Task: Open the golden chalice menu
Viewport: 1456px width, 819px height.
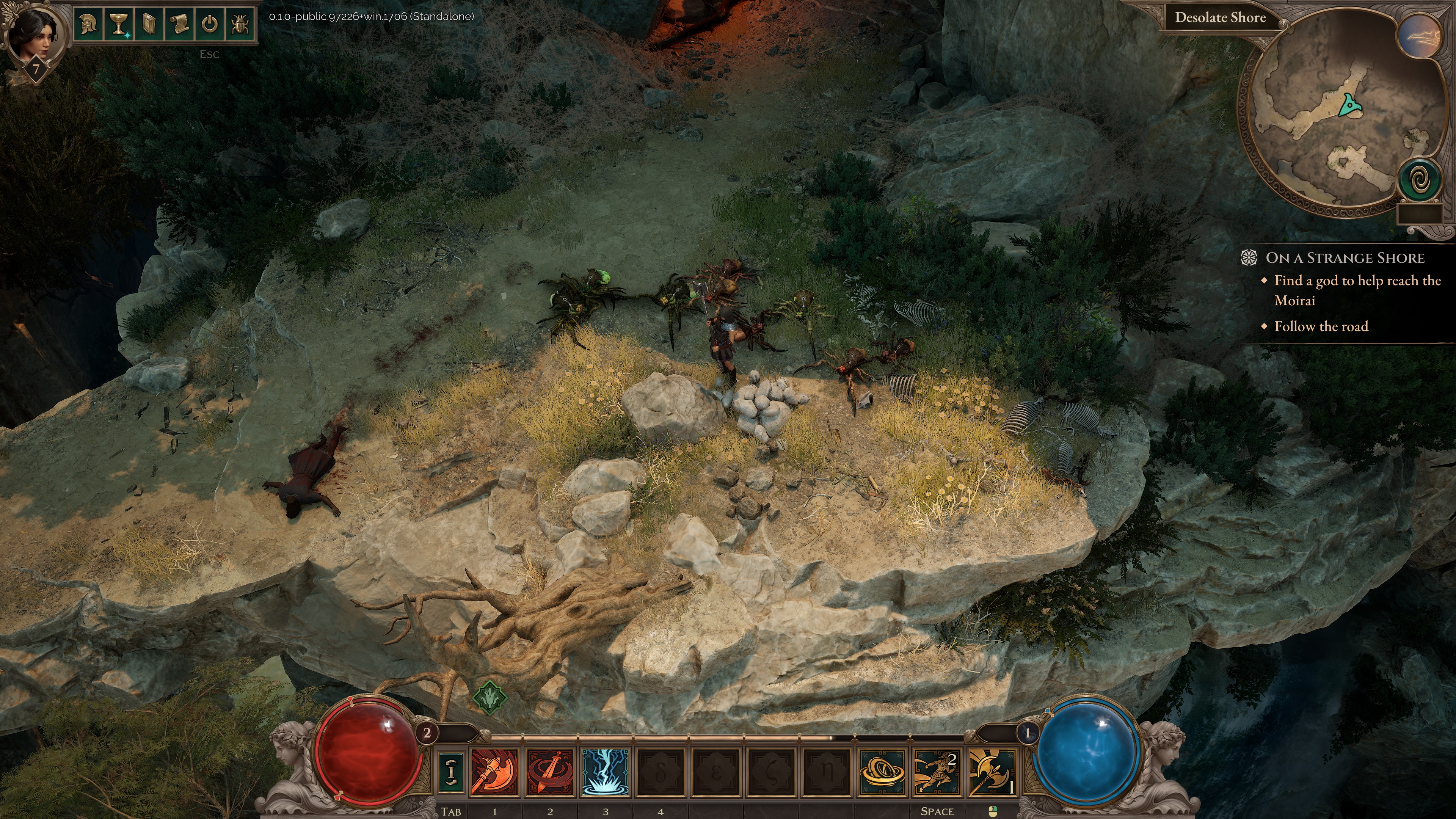Action: (119, 24)
